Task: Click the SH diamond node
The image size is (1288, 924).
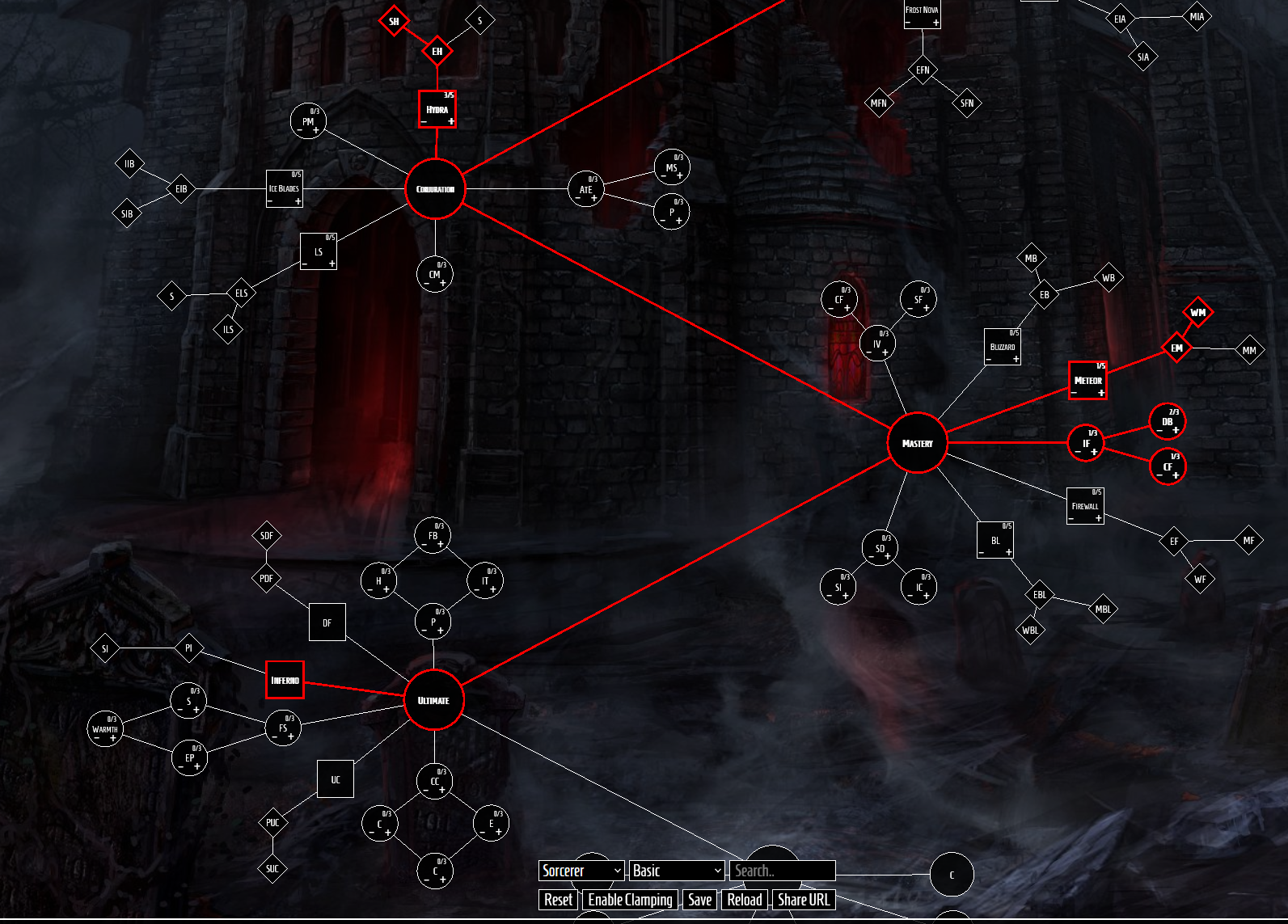Action: 394,21
